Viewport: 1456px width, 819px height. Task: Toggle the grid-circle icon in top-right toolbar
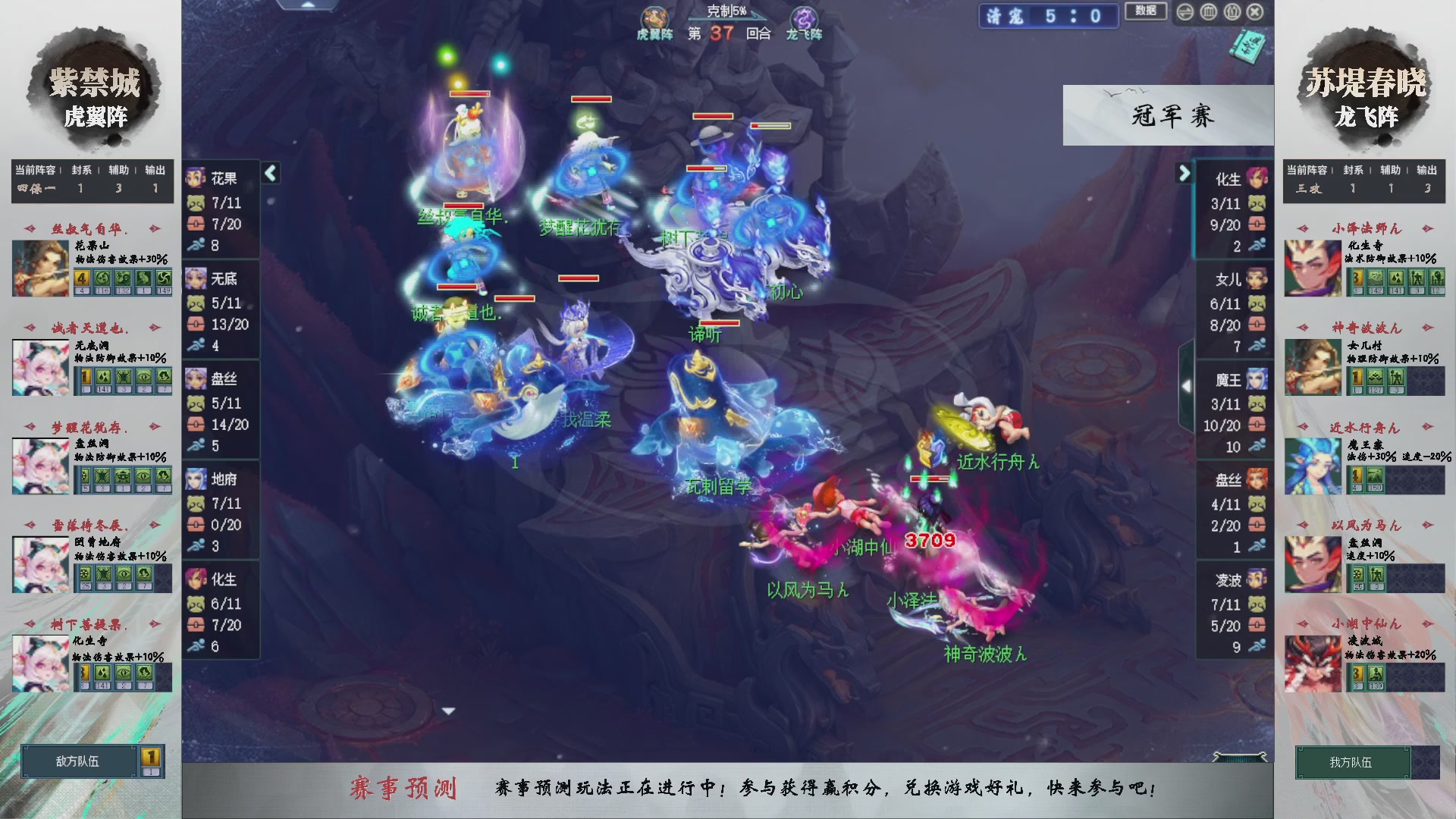coord(1208,11)
